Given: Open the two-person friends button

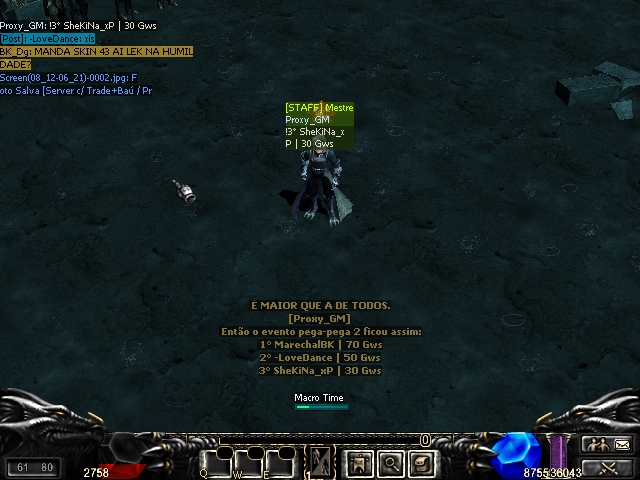Looking at the screenshot, I should point(593,445).
